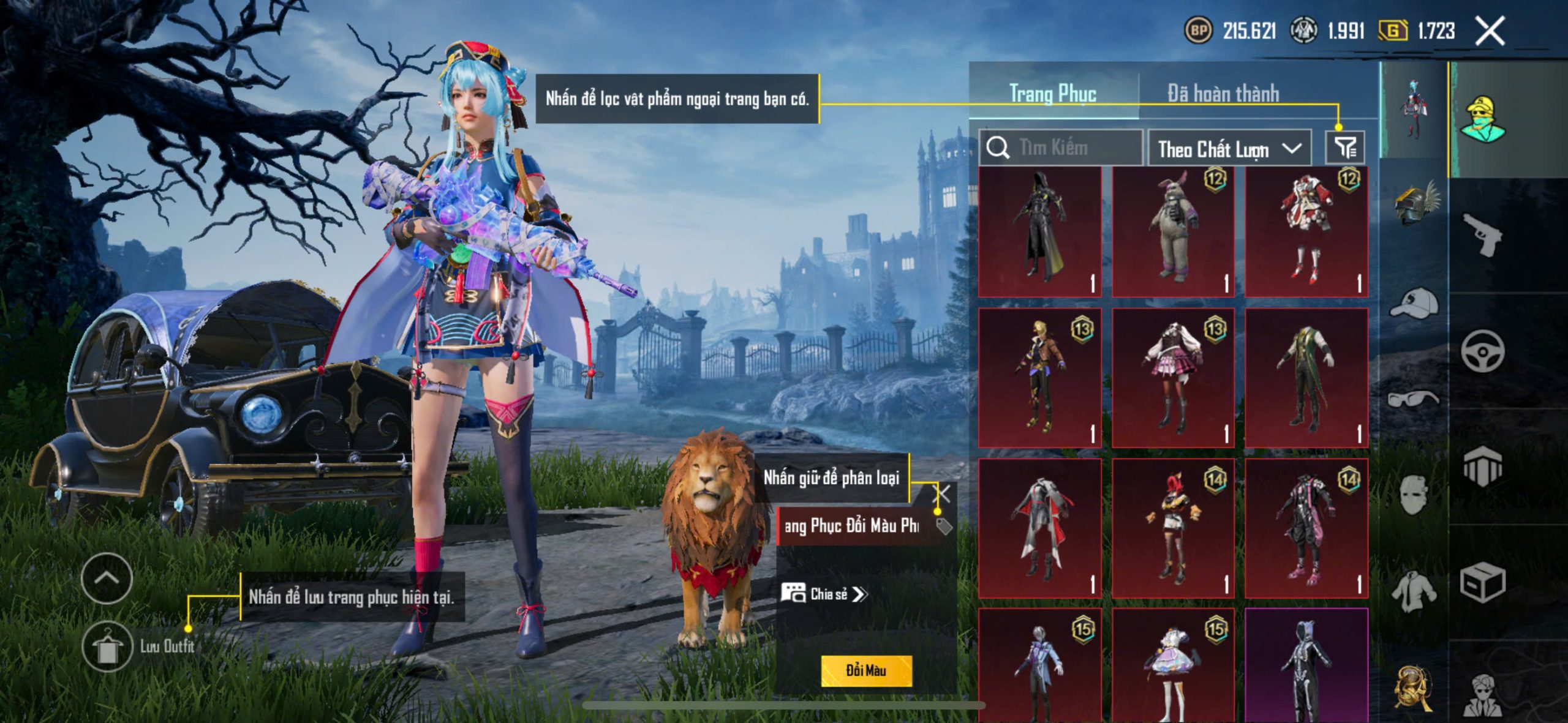Screen dimensions: 1568x723
Task: Choose the black hooded cloak outfit
Action: pyautogui.click(x=1039, y=231)
